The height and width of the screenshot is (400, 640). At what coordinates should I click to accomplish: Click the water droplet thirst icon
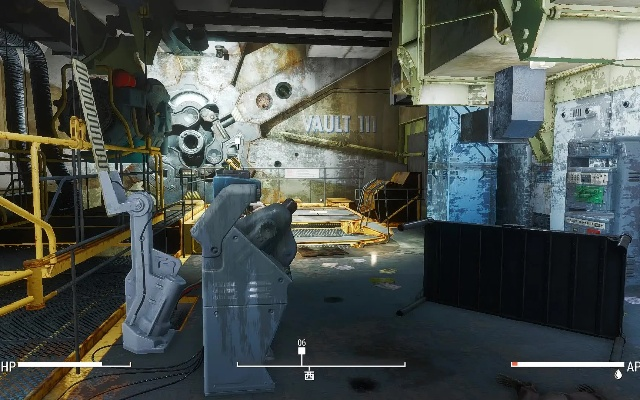tap(618, 375)
